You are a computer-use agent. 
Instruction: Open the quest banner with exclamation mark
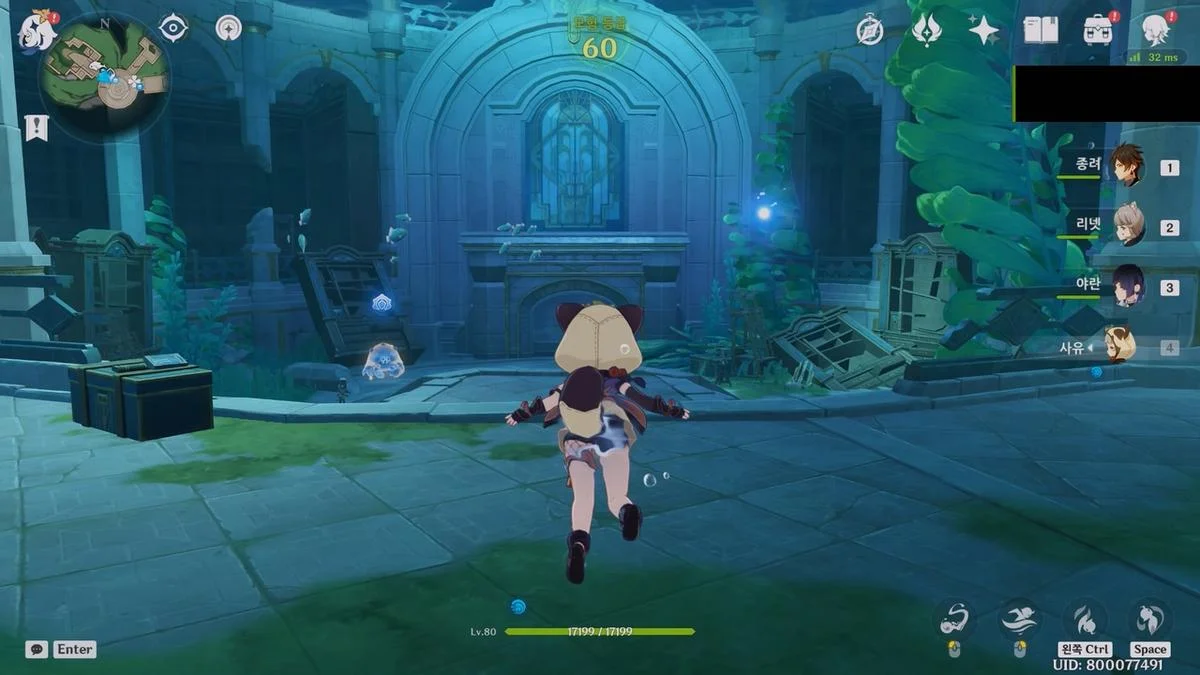36,127
